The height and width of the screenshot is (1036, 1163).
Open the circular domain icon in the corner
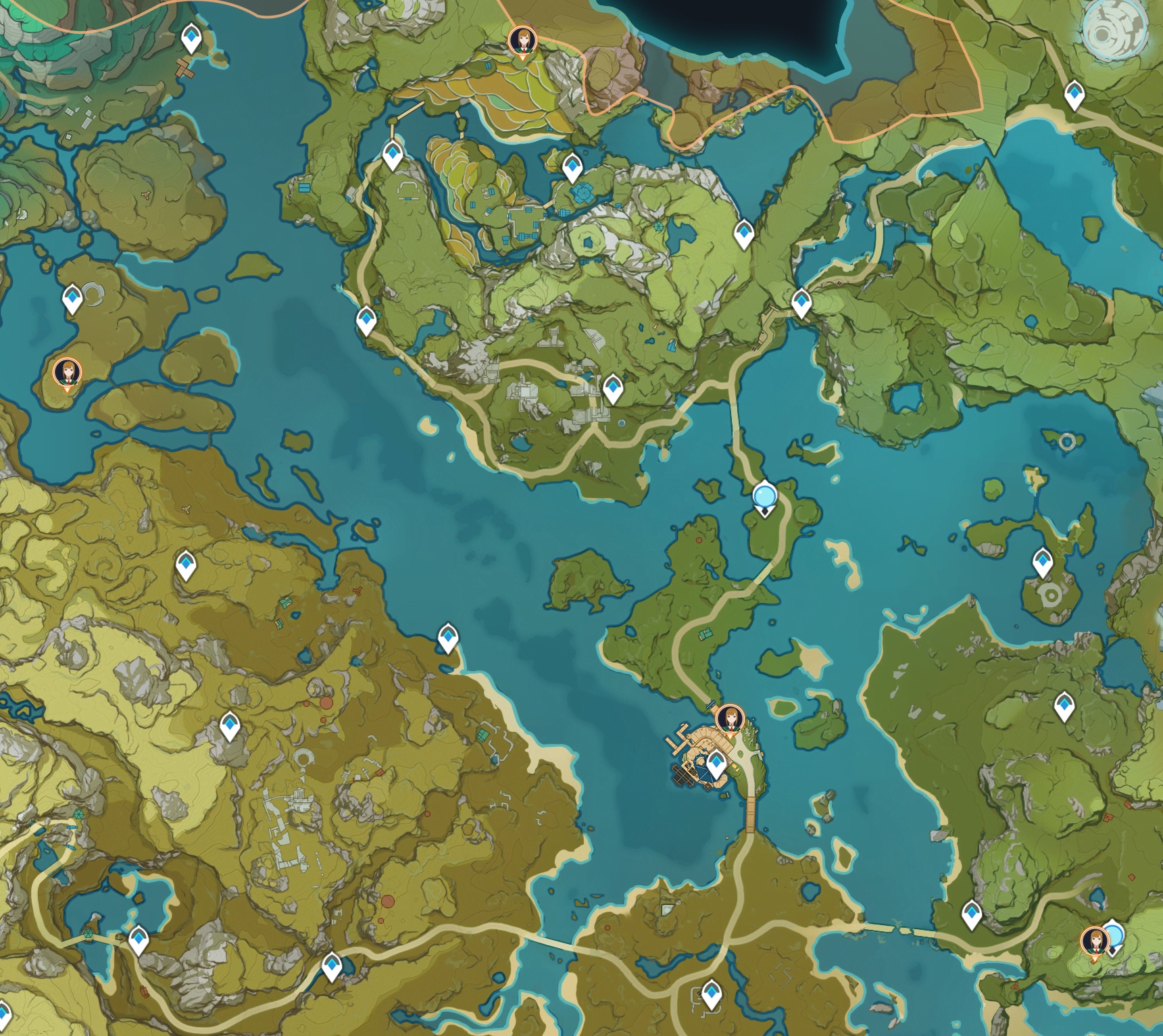pyautogui.click(x=1114, y=30)
